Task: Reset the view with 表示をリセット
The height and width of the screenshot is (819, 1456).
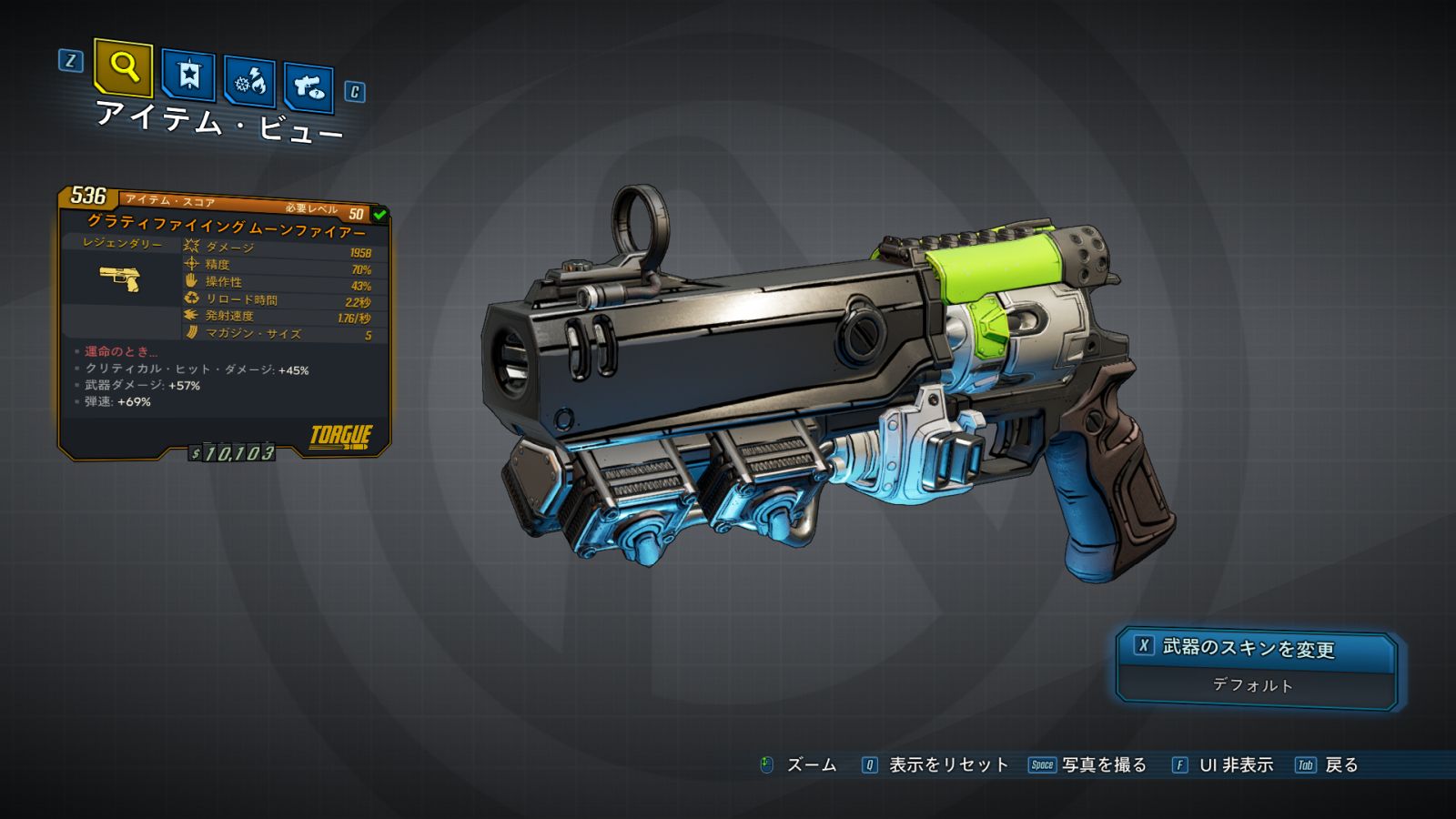Action: tap(947, 765)
